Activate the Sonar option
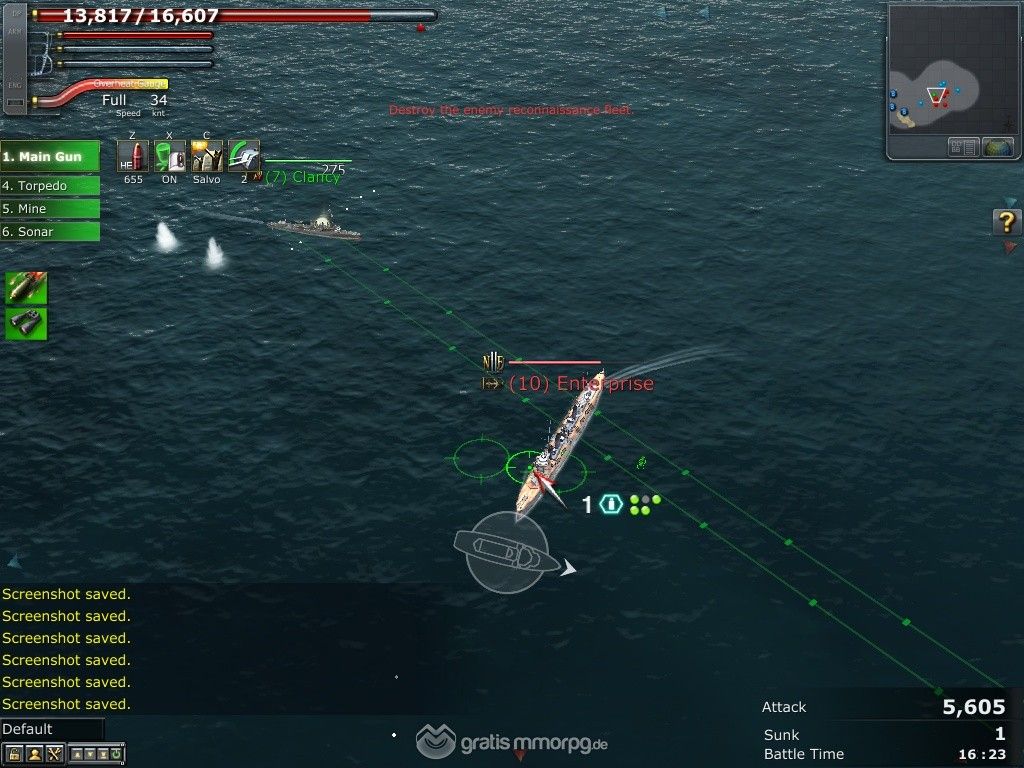Screen dimensions: 1024x768 50,232
